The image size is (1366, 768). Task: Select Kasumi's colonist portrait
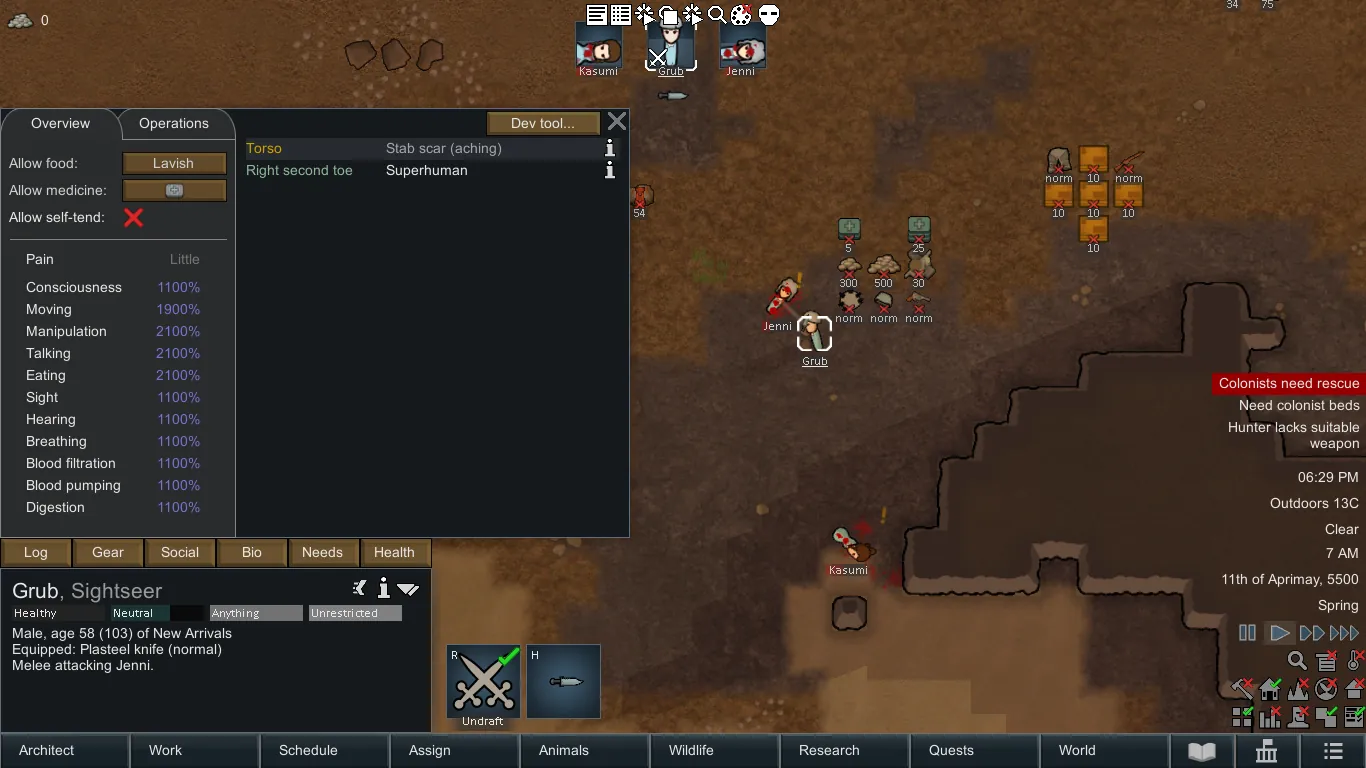pos(599,48)
